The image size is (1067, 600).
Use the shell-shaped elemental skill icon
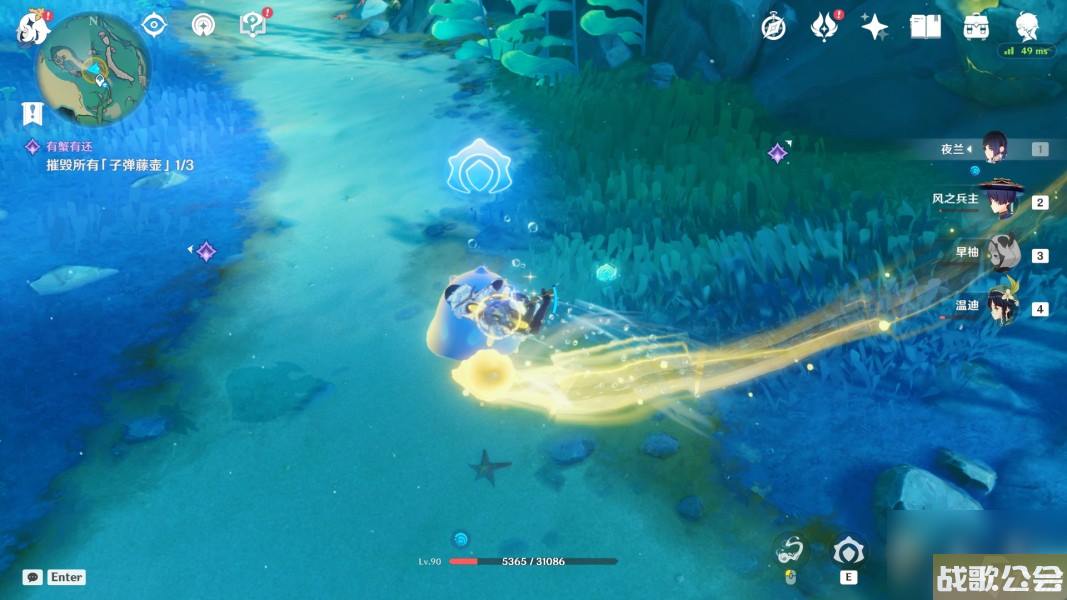pos(849,551)
